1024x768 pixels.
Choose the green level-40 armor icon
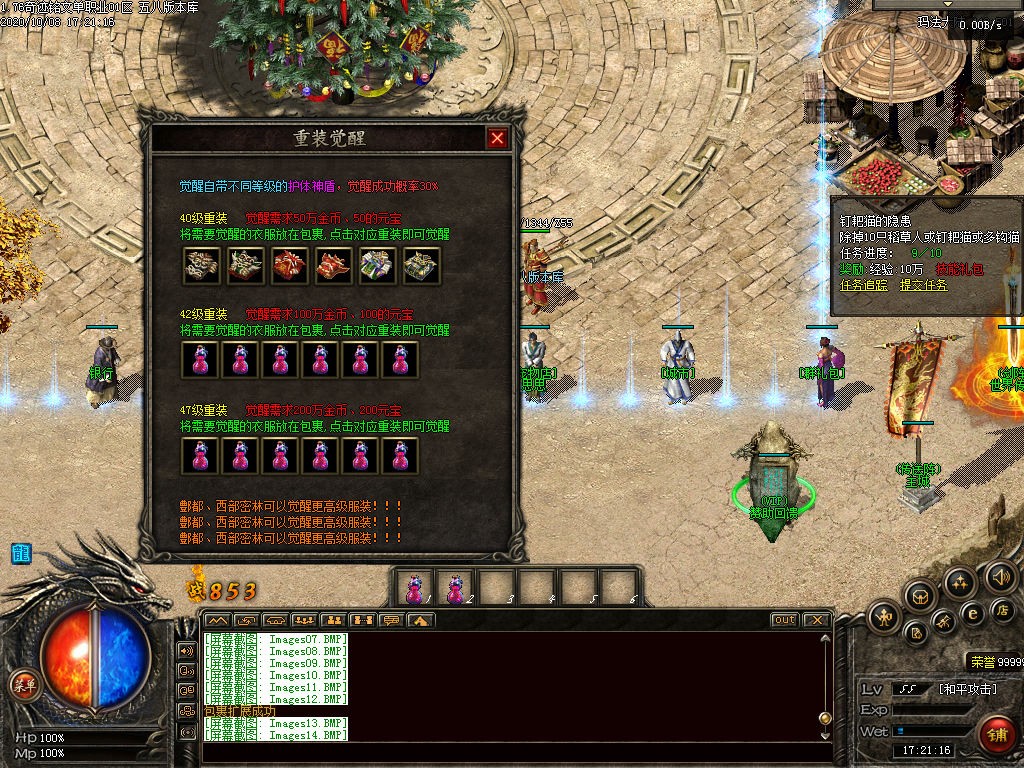(x=376, y=264)
